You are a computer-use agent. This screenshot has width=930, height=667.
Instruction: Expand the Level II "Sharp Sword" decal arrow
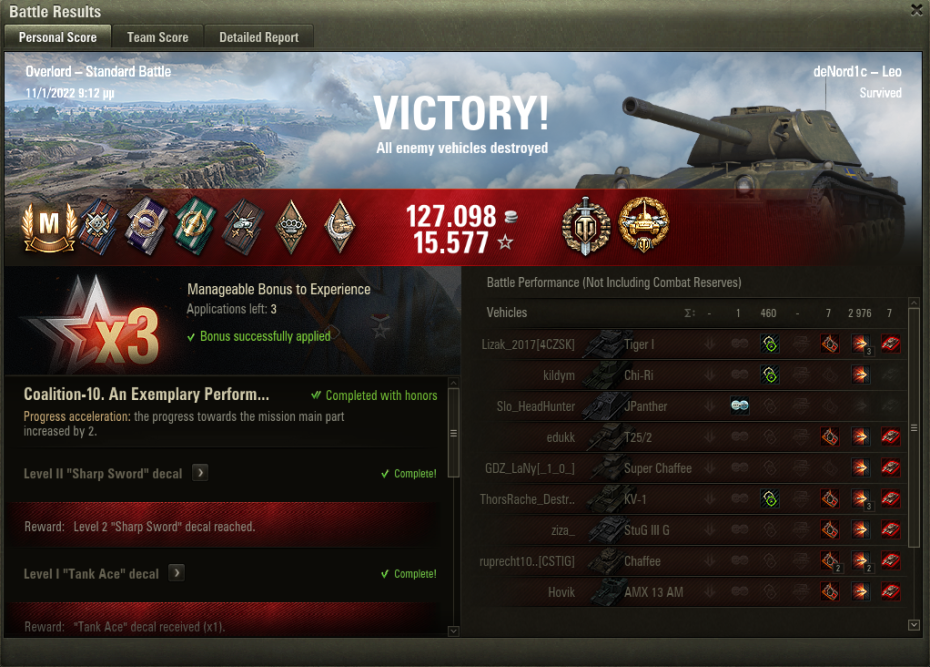pos(201,473)
